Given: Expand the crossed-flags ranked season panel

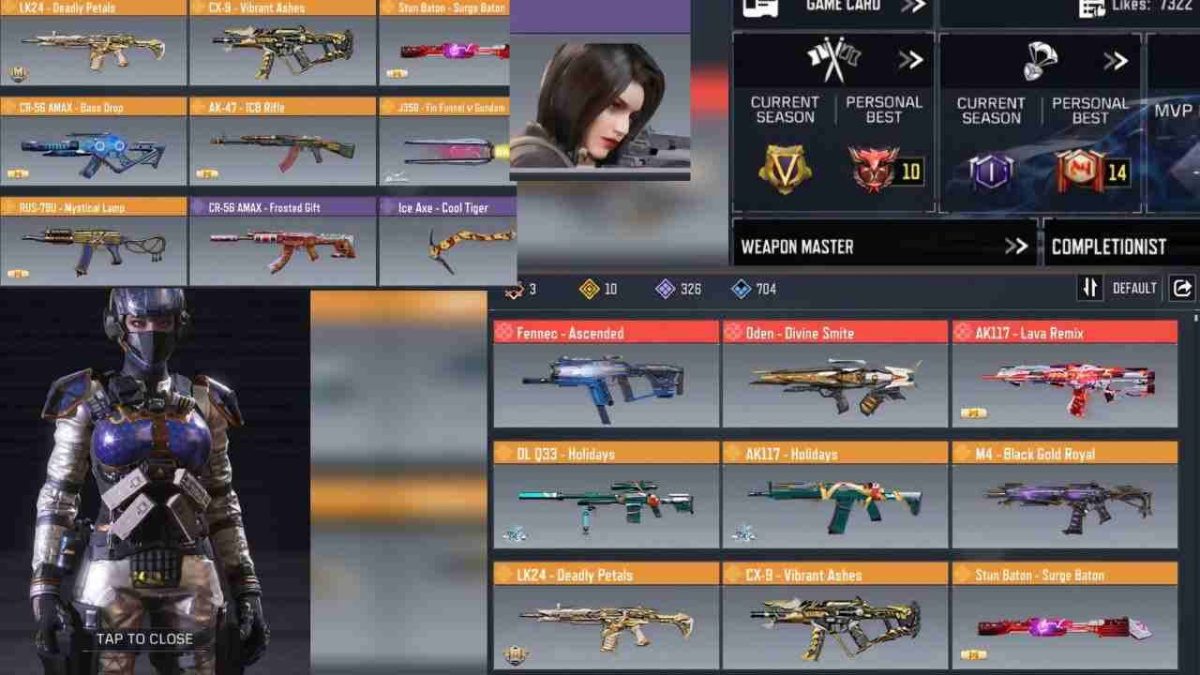Looking at the screenshot, I should pyautogui.click(x=910, y=60).
